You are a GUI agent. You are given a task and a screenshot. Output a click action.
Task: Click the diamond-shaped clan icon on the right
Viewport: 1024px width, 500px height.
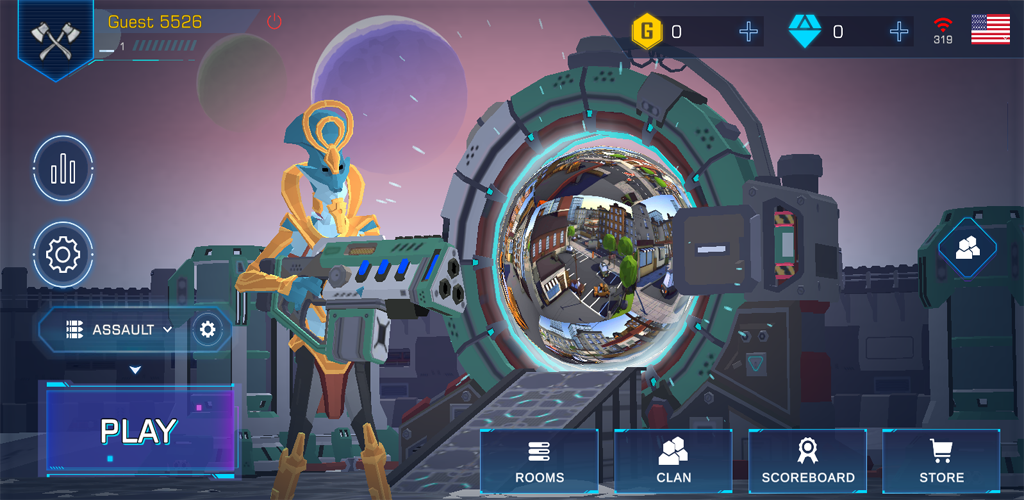click(967, 247)
